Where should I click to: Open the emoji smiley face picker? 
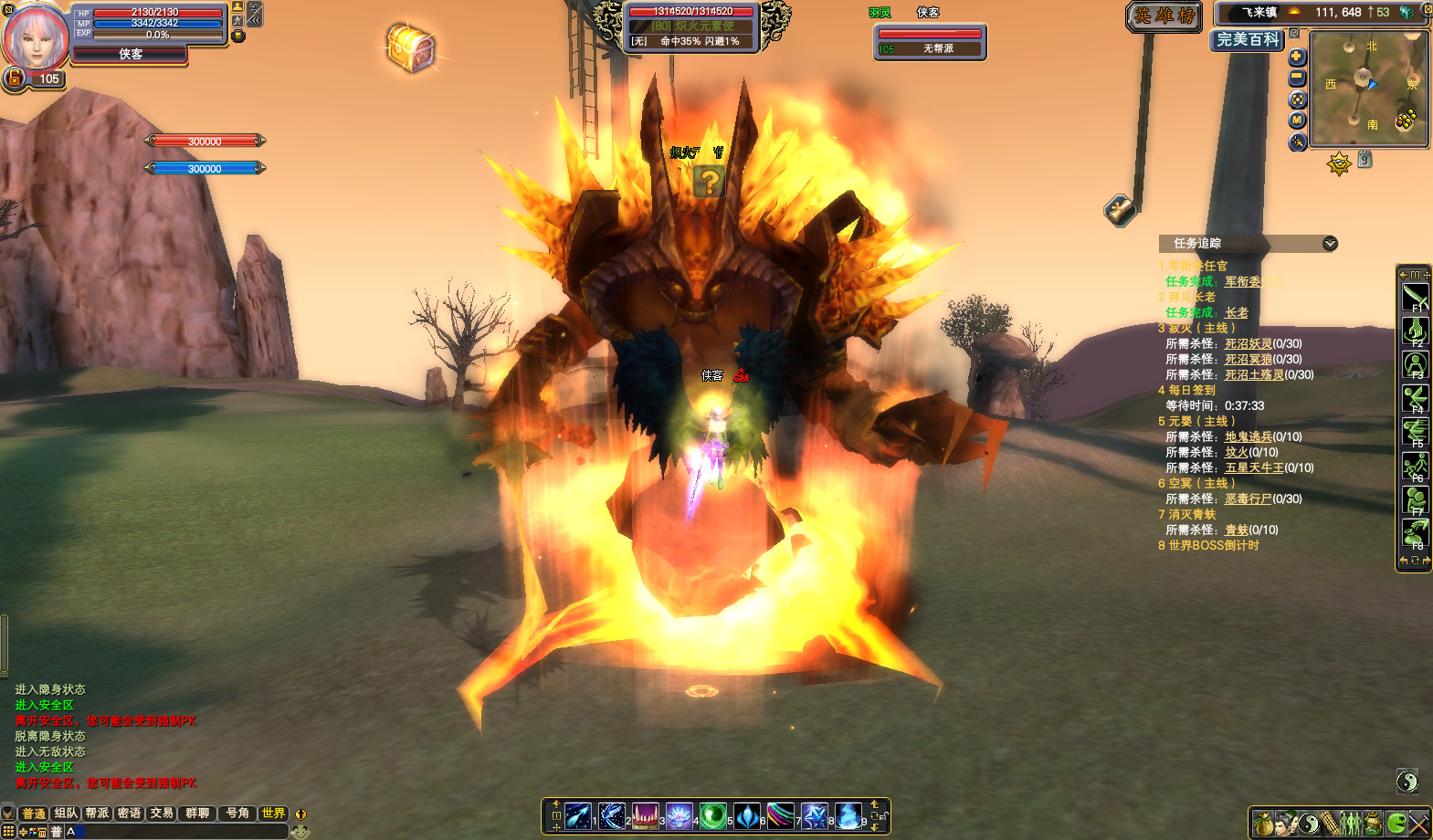pyautogui.click(x=300, y=832)
